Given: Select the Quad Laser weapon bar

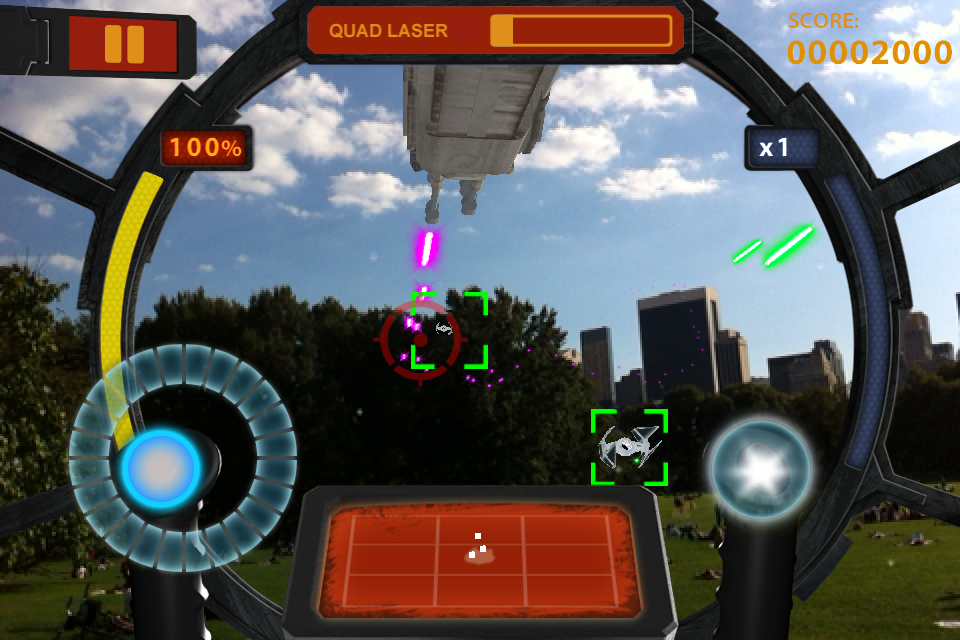Looking at the screenshot, I should point(497,31).
